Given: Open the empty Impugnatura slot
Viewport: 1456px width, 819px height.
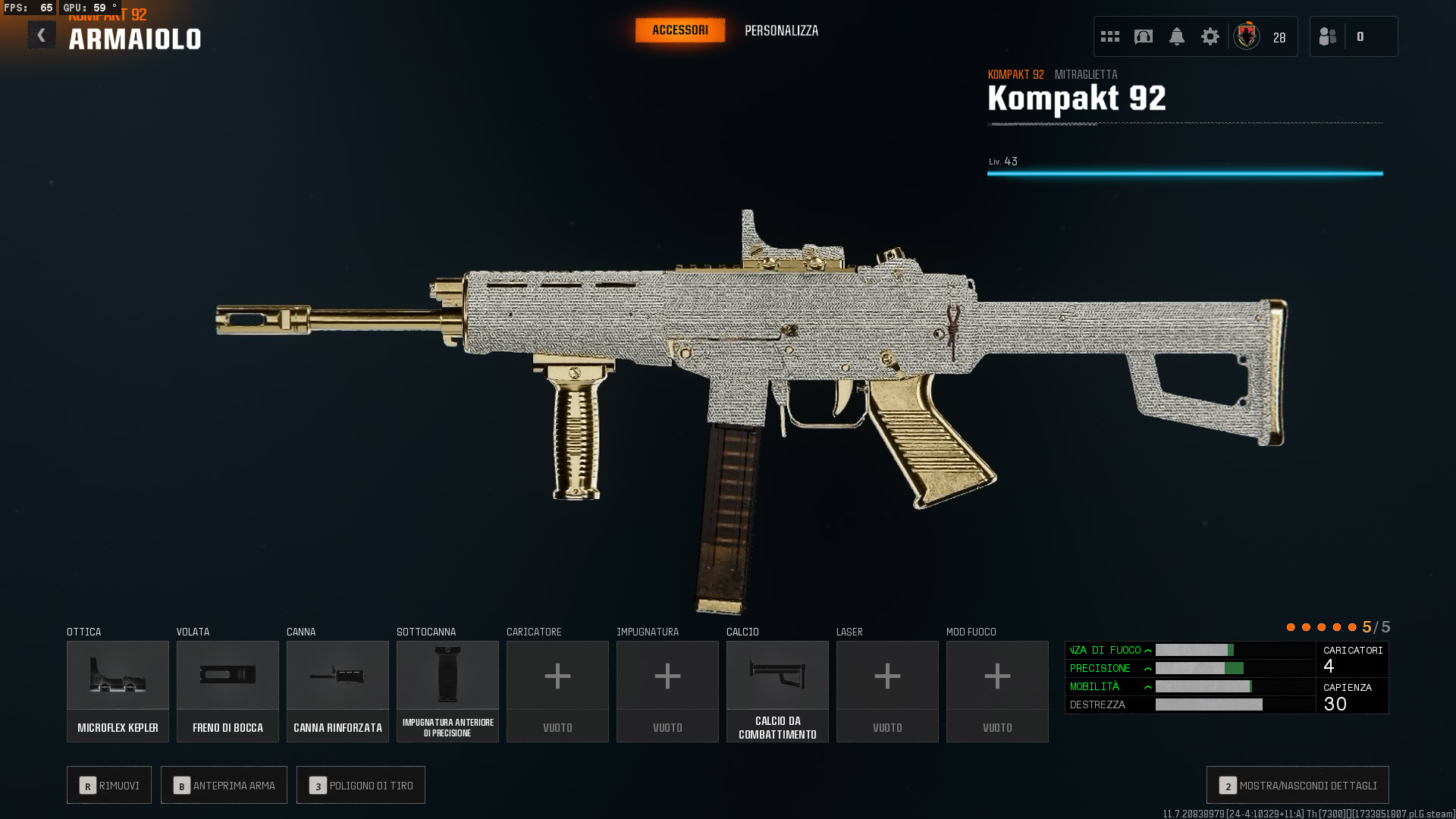Looking at the screenshot, I should [x=667, y=690].
